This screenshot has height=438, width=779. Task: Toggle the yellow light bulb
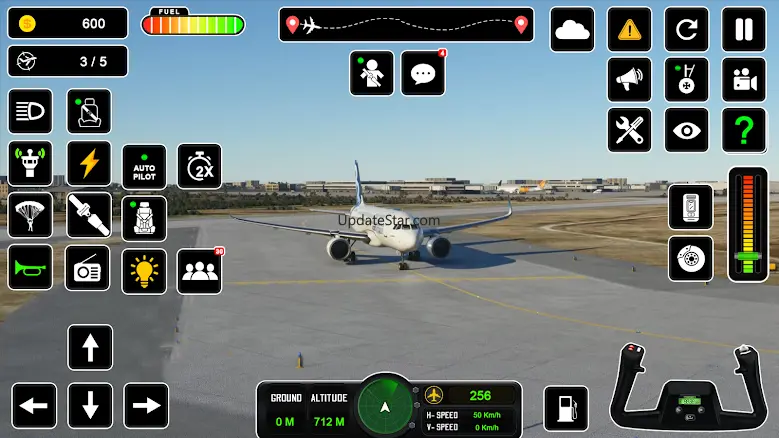144,271
